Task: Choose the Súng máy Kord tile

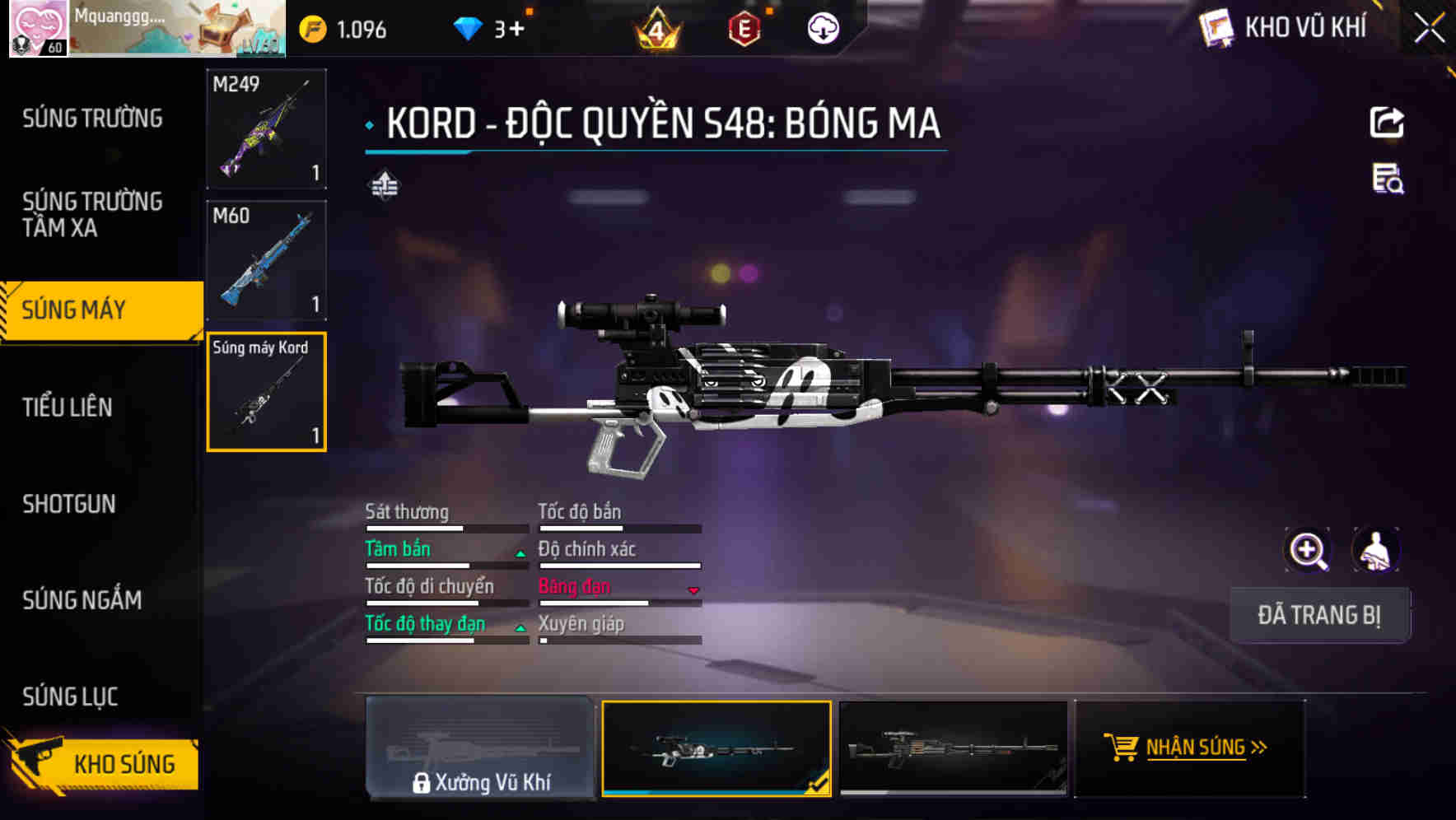Action: point(266,392)
